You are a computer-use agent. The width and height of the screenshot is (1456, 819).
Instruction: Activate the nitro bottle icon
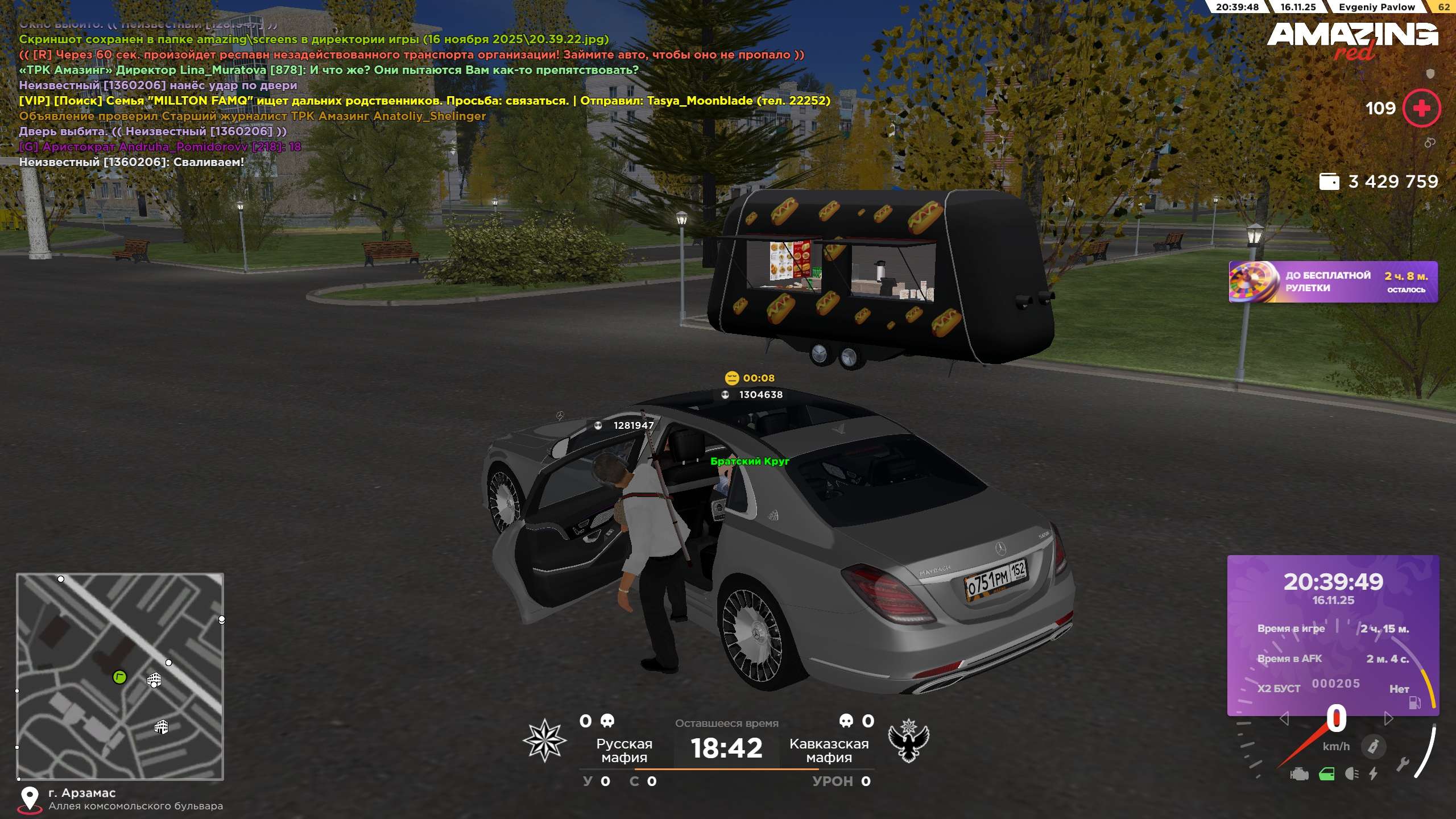[1373, 746]
